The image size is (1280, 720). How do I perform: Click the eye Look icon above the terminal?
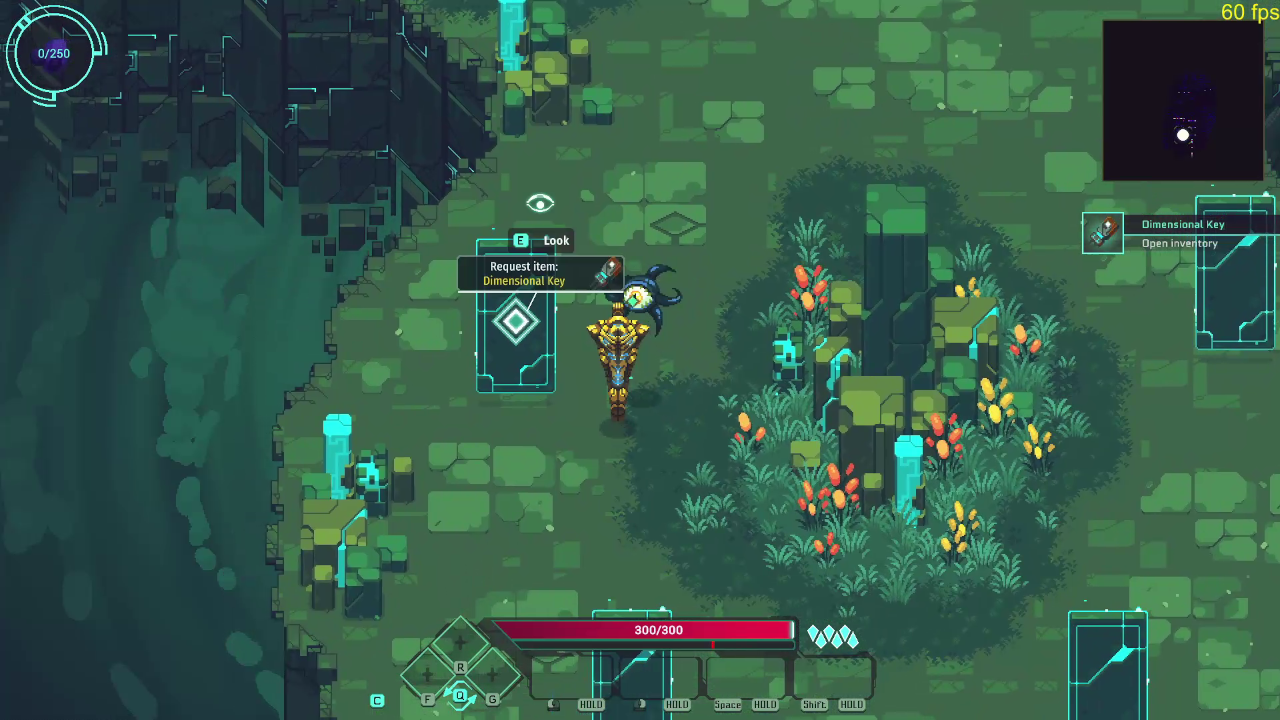[x=540, y=204]
